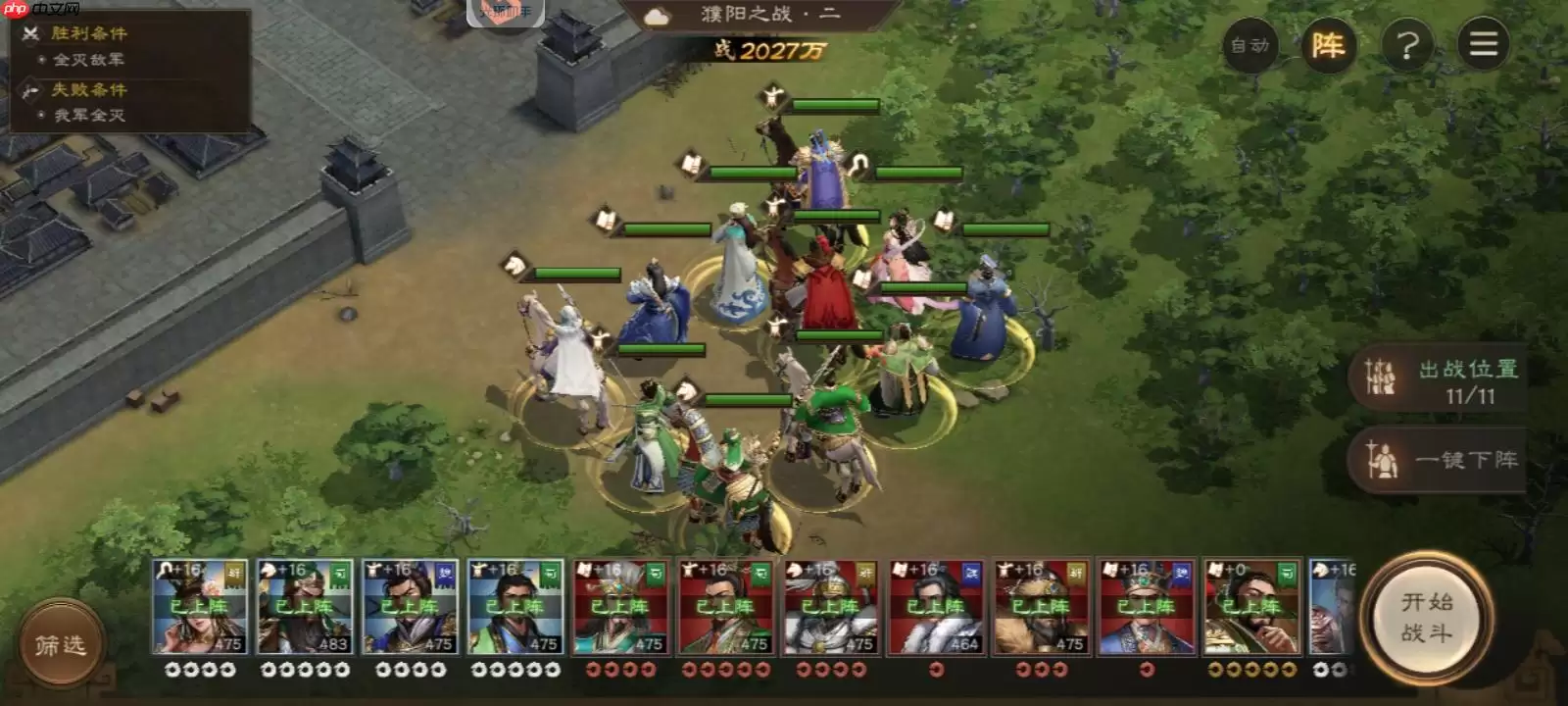This screenshot has width=1568, height=706.
Task: Click the soldiers icon on the 出战位置 panel
Action: [x=1382, y=378]
